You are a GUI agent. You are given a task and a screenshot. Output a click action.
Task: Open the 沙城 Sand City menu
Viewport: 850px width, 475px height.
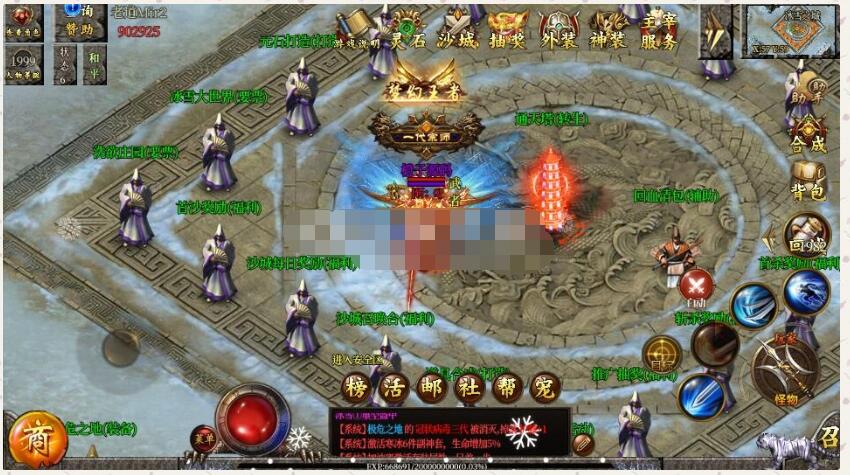click(x=459, y=32)
